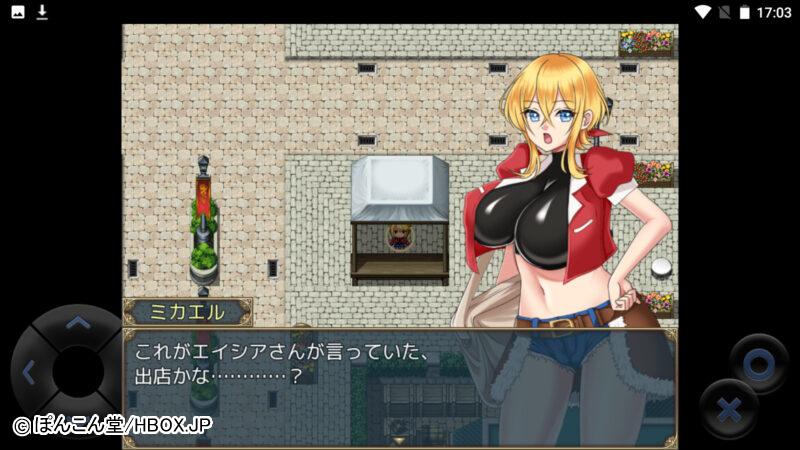This screenshot has height=450, width=800.
Task: Tap the up arrow on the virtual d-pad
Action: pos(77,324)
